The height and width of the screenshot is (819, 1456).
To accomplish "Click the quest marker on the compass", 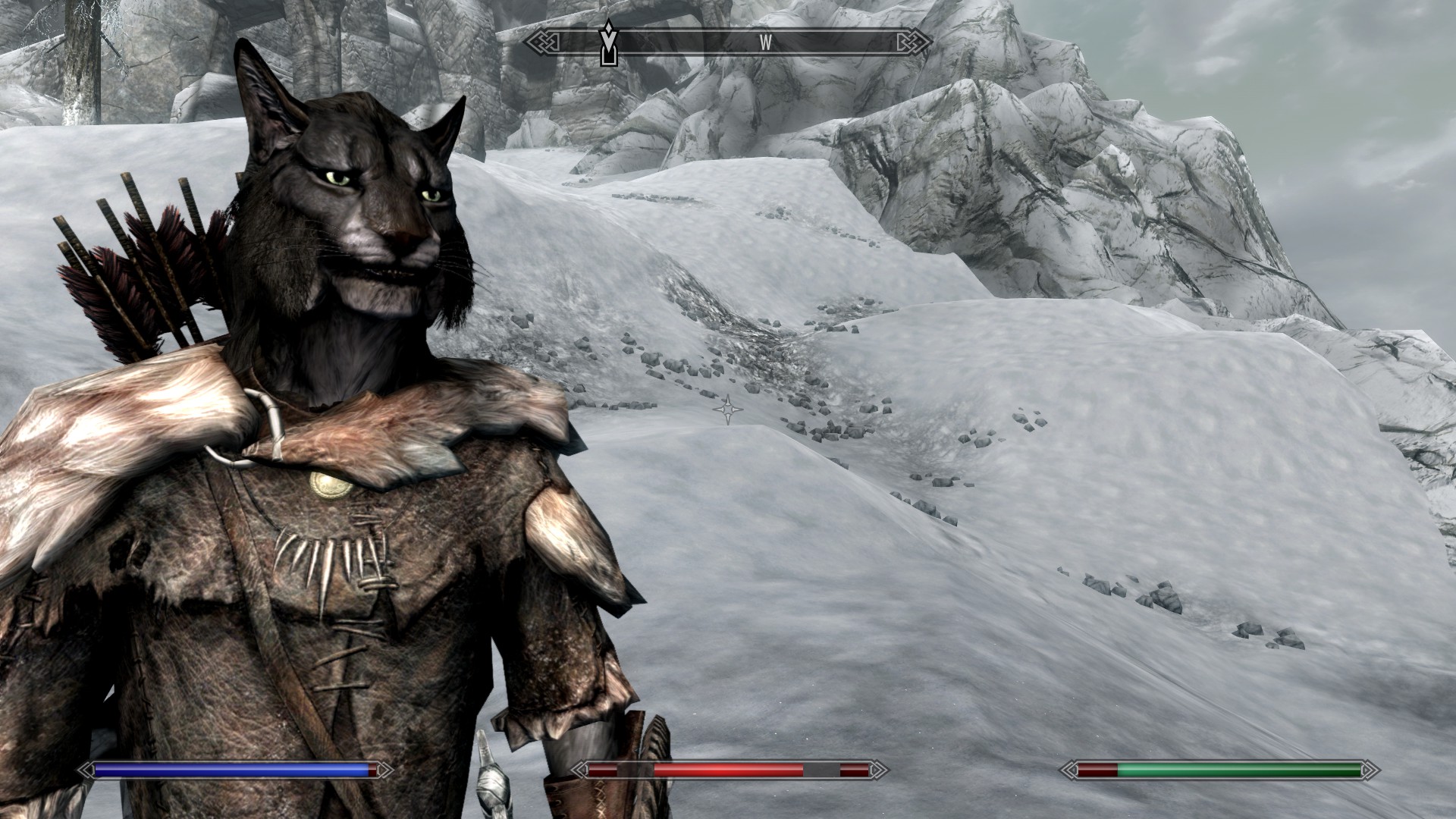I will coord(607,43).
